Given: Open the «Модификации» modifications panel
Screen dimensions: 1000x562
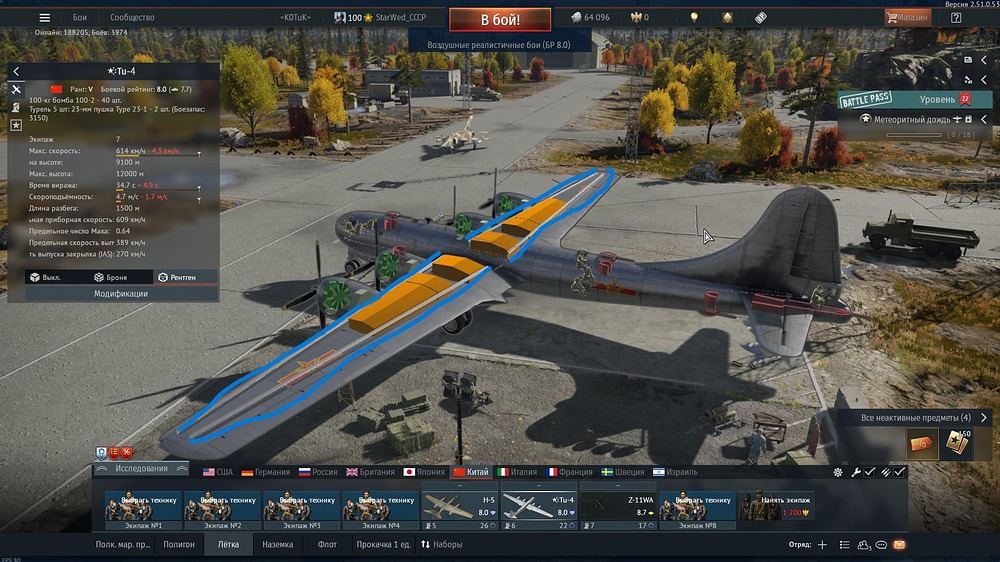Looking at the screenshot, I should [121, 294].
